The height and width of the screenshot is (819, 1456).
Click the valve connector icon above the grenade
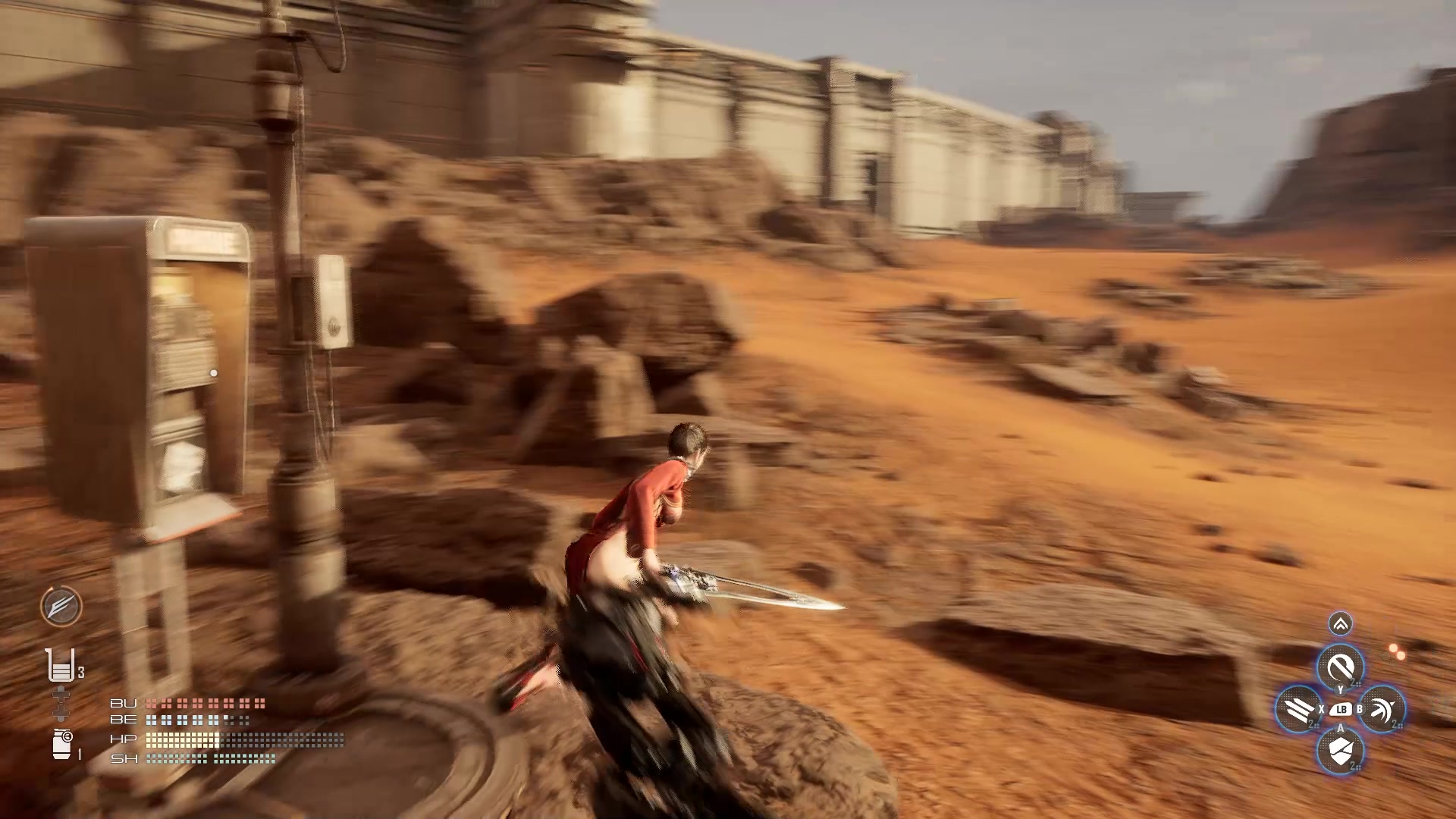click(61, 701)
